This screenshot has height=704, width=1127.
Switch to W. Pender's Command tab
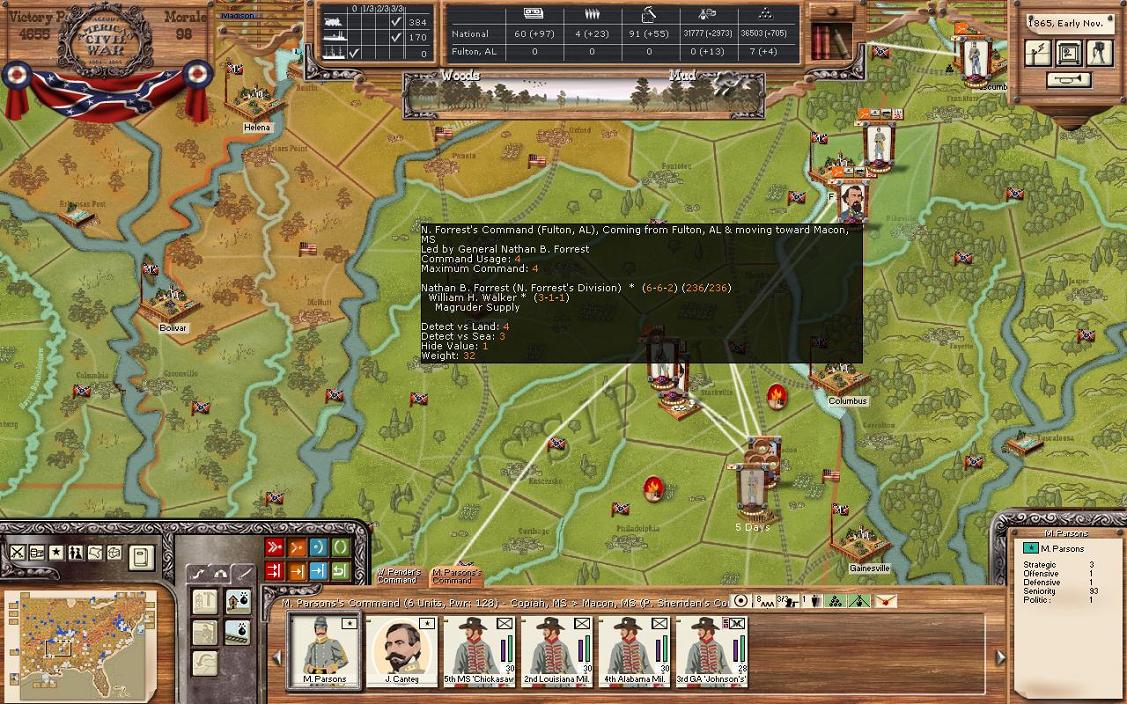[x=398, y=576]
